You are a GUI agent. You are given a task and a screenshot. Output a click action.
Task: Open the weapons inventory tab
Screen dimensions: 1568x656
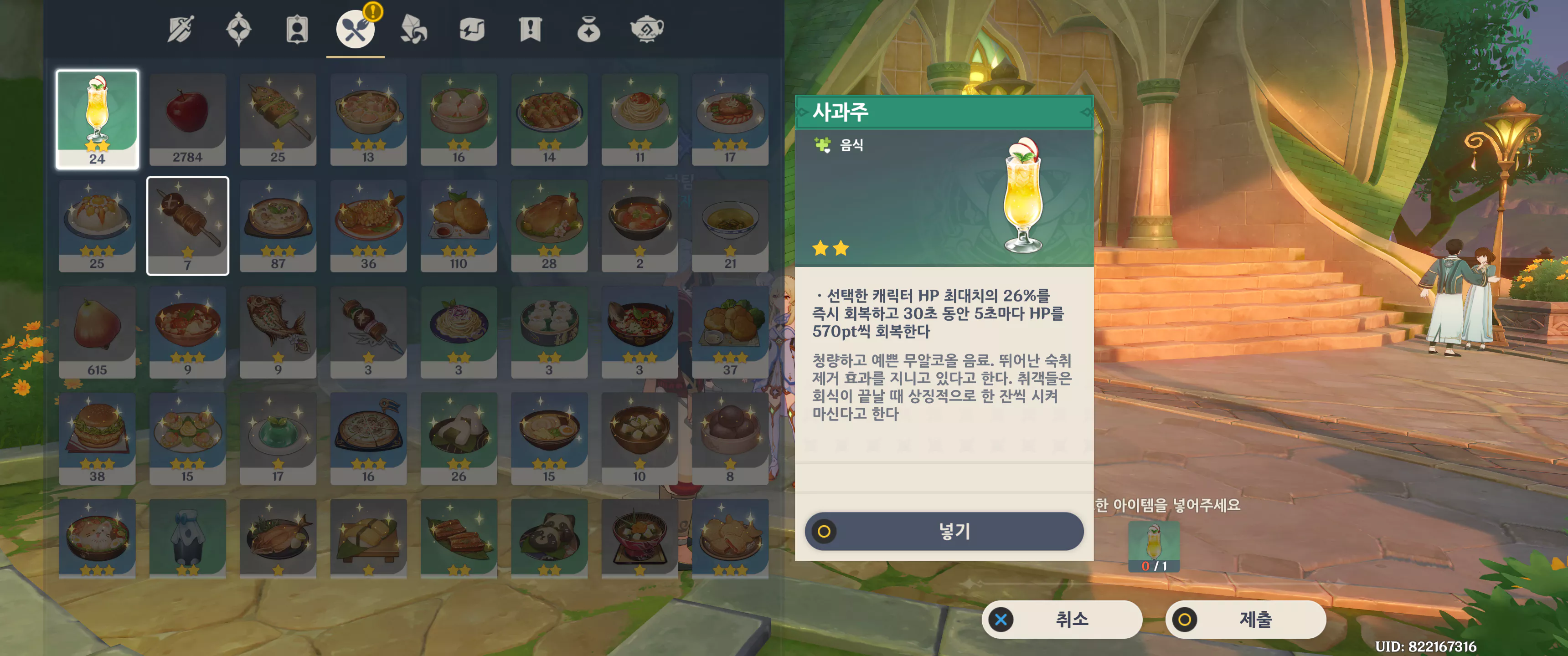pos(181,29)
